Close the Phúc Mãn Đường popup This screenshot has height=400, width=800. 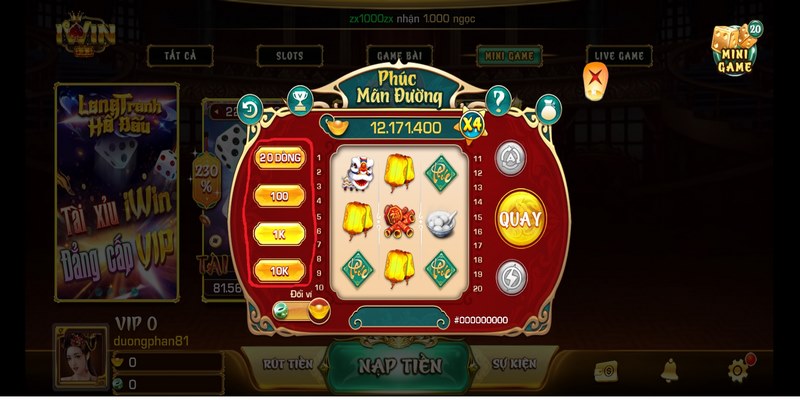[x=597, y=76]
